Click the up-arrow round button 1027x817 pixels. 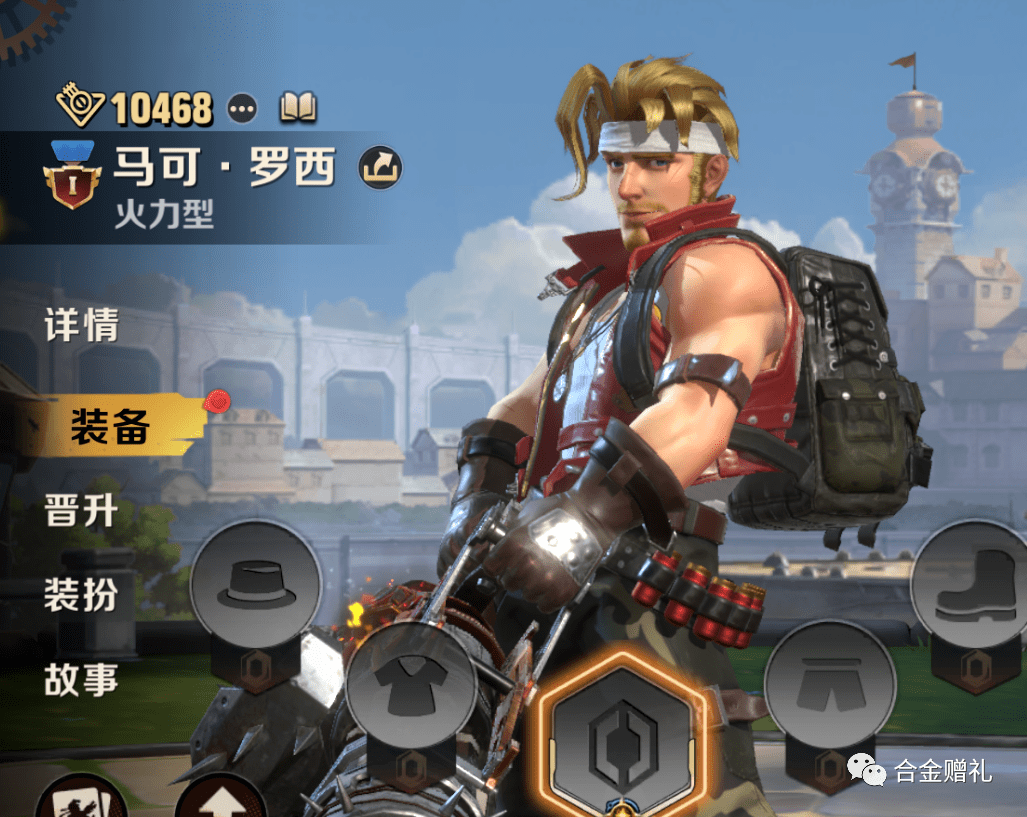[x=219, y=802]
